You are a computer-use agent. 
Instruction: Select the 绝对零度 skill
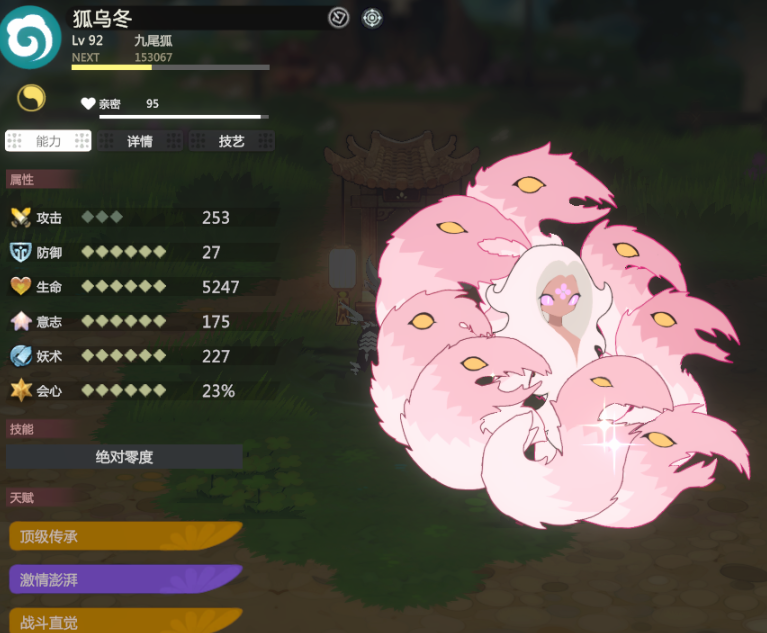(125, 457)
